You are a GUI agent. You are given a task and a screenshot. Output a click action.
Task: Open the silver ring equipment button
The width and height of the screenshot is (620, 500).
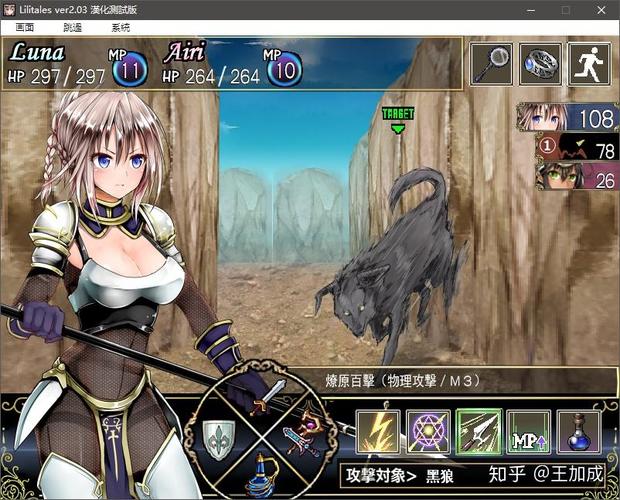click(541, 63)
